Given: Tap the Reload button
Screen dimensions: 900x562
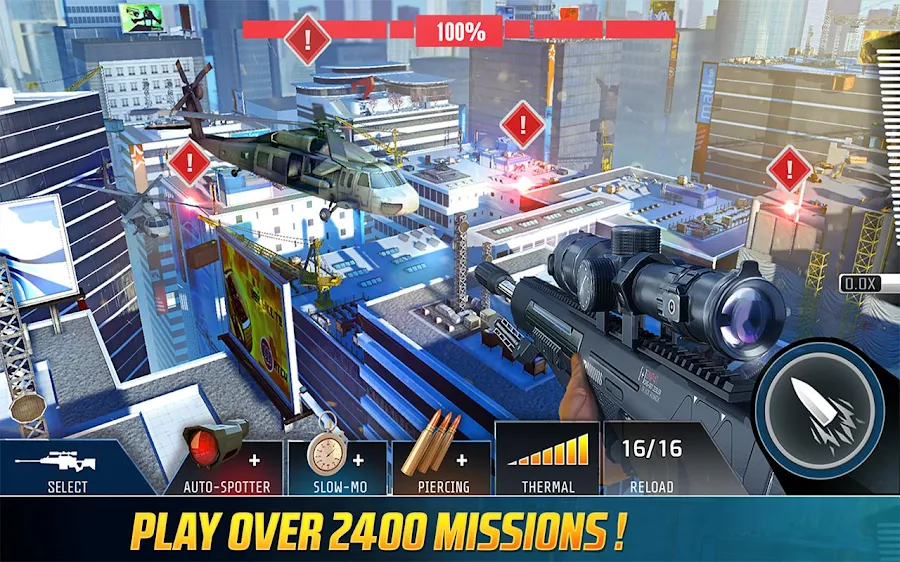Looking at the screenshot, I should (x=651, y=460).
